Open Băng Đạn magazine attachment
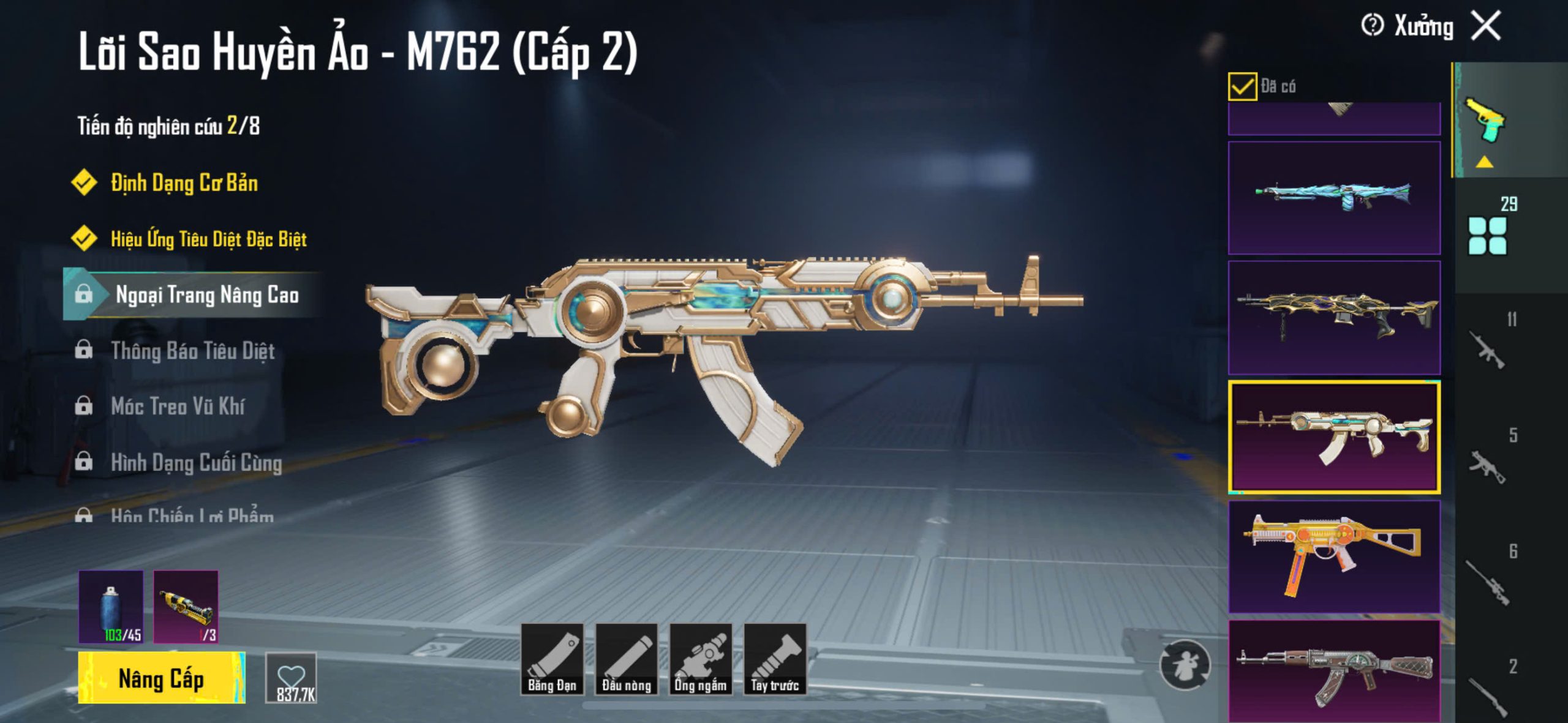This screenshot has width=1568, height=723. (x=552, y=659)
